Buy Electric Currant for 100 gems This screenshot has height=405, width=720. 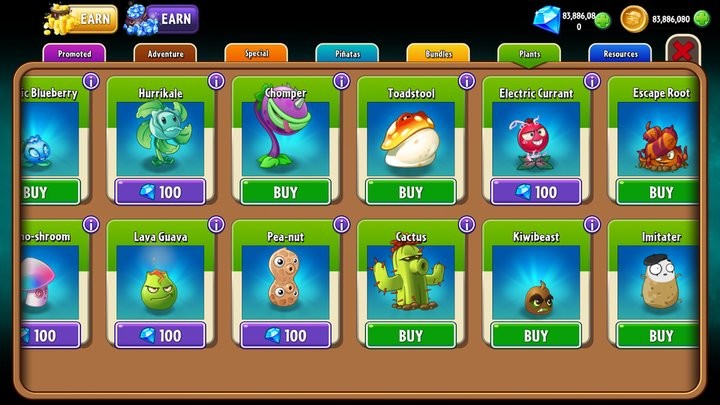click(535, 192)
